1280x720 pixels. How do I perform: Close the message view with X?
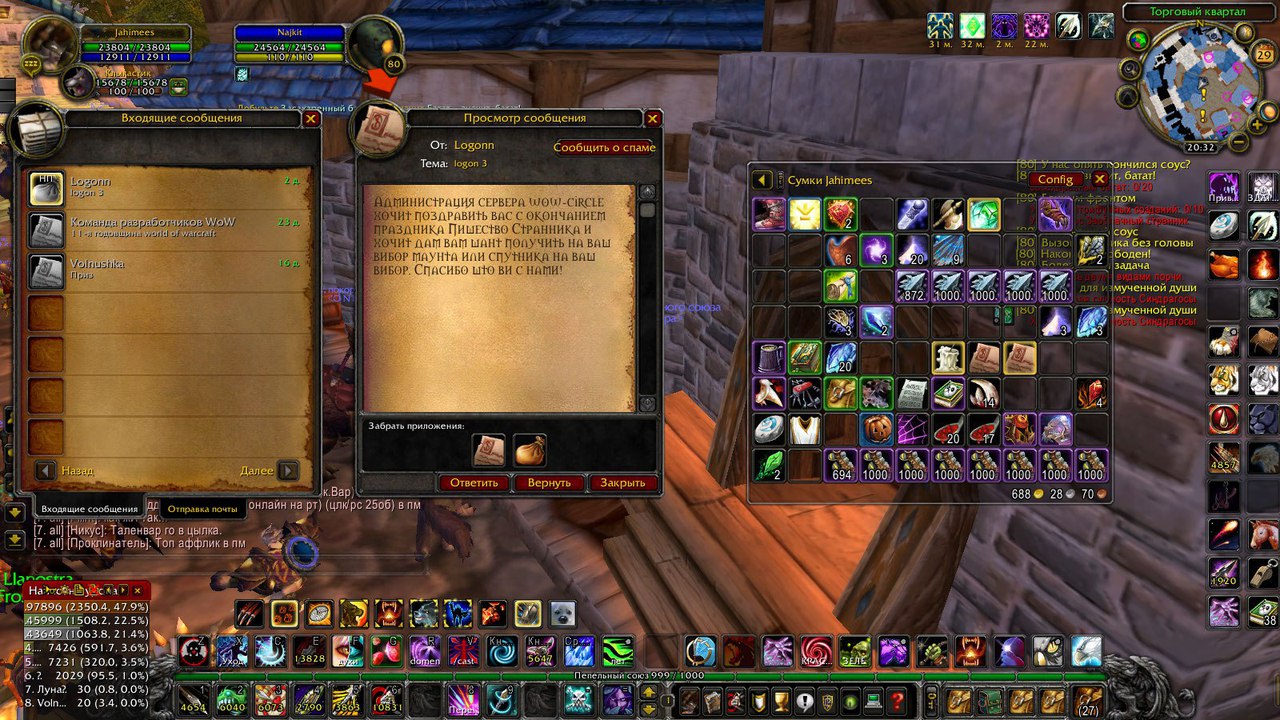(x=653, y=118)
